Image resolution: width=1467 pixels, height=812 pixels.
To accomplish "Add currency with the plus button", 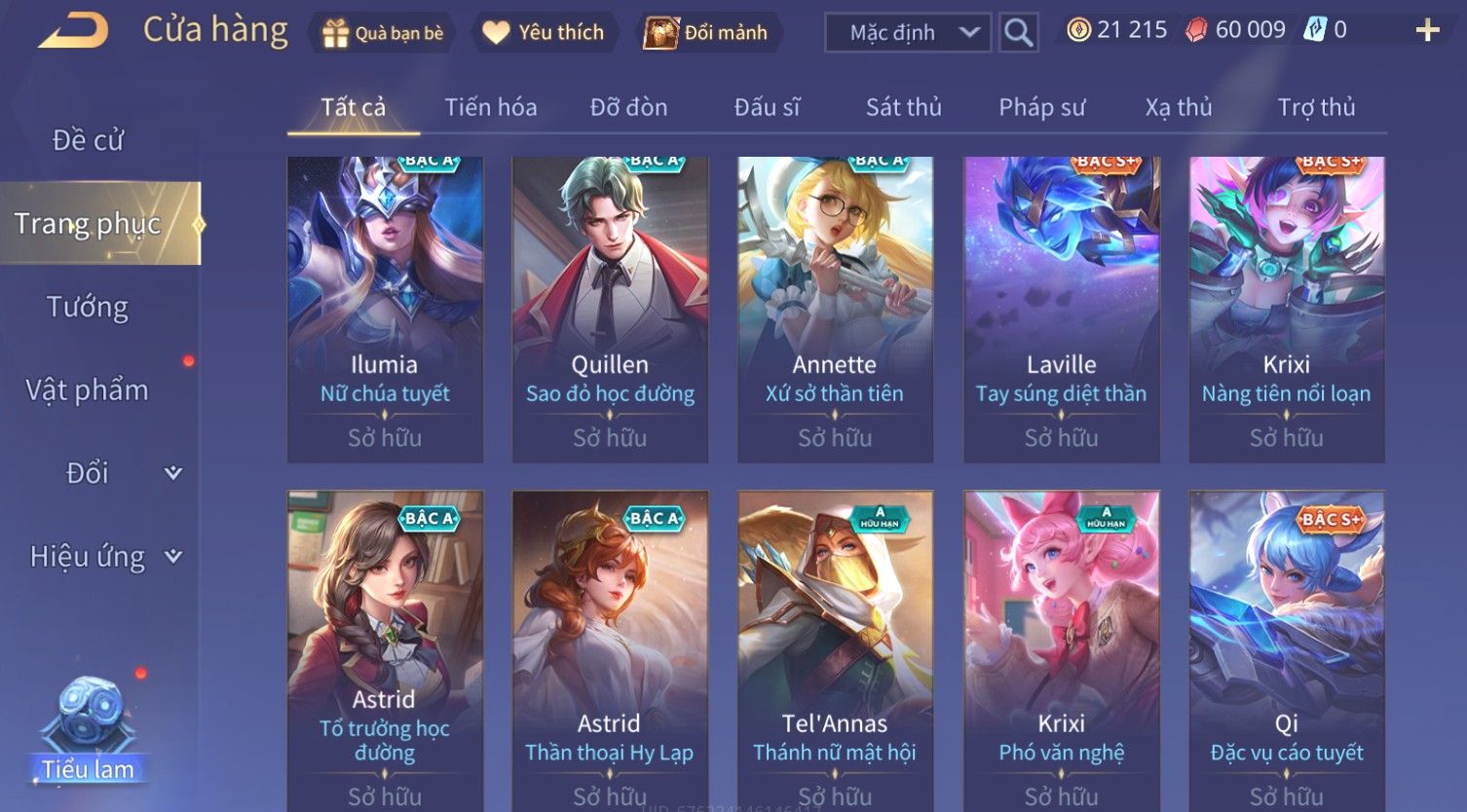I will (x=1427, y=31).
